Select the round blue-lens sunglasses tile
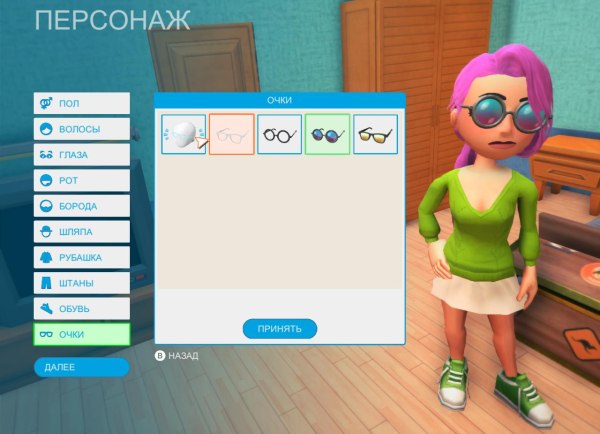 click(x=327, y=134)
